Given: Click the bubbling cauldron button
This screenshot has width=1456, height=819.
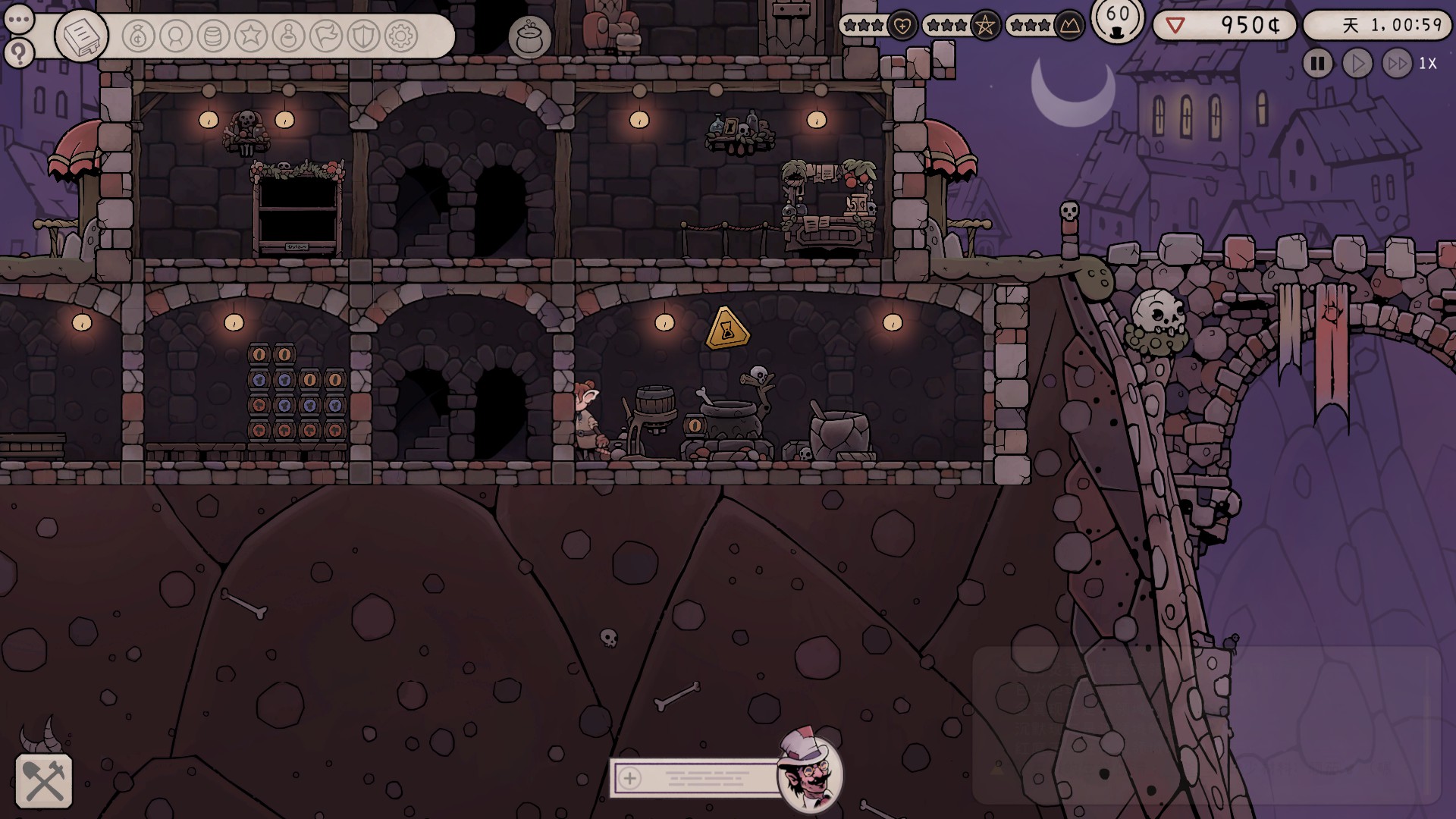Looking at the screenshot, I should coord(529,36).
